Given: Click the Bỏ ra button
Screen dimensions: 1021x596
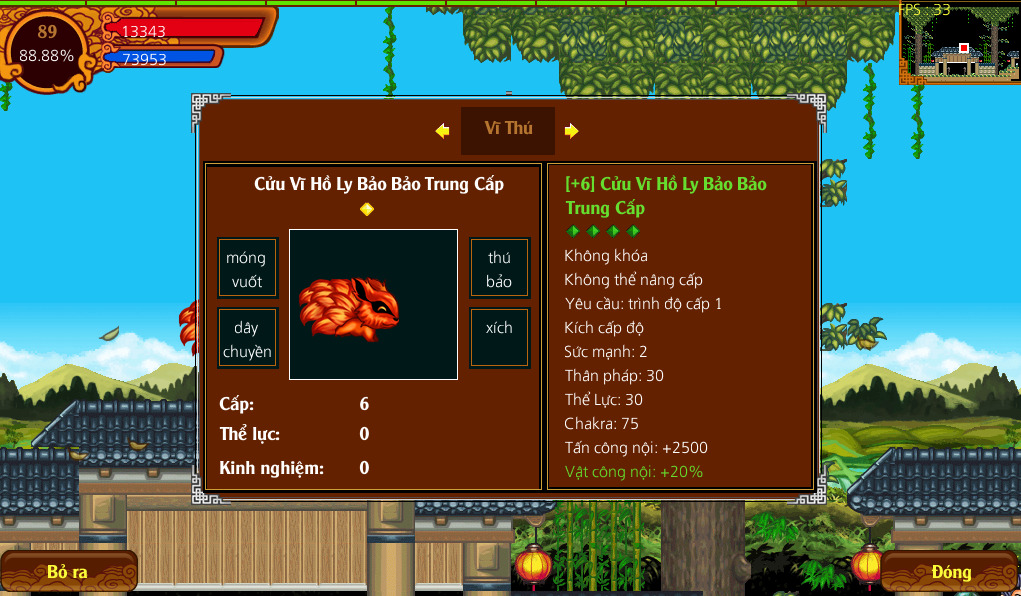Looking at the screenshot, I should pos(68,572).
